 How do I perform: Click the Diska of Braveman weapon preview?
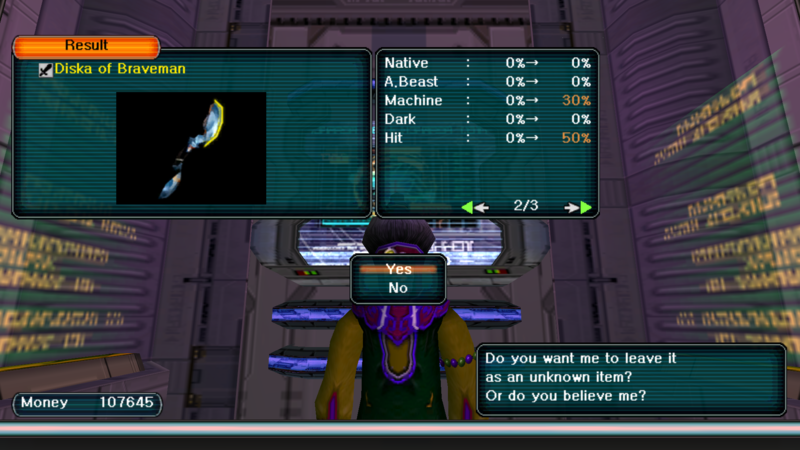pyautogui.click(x=191, y=148)
